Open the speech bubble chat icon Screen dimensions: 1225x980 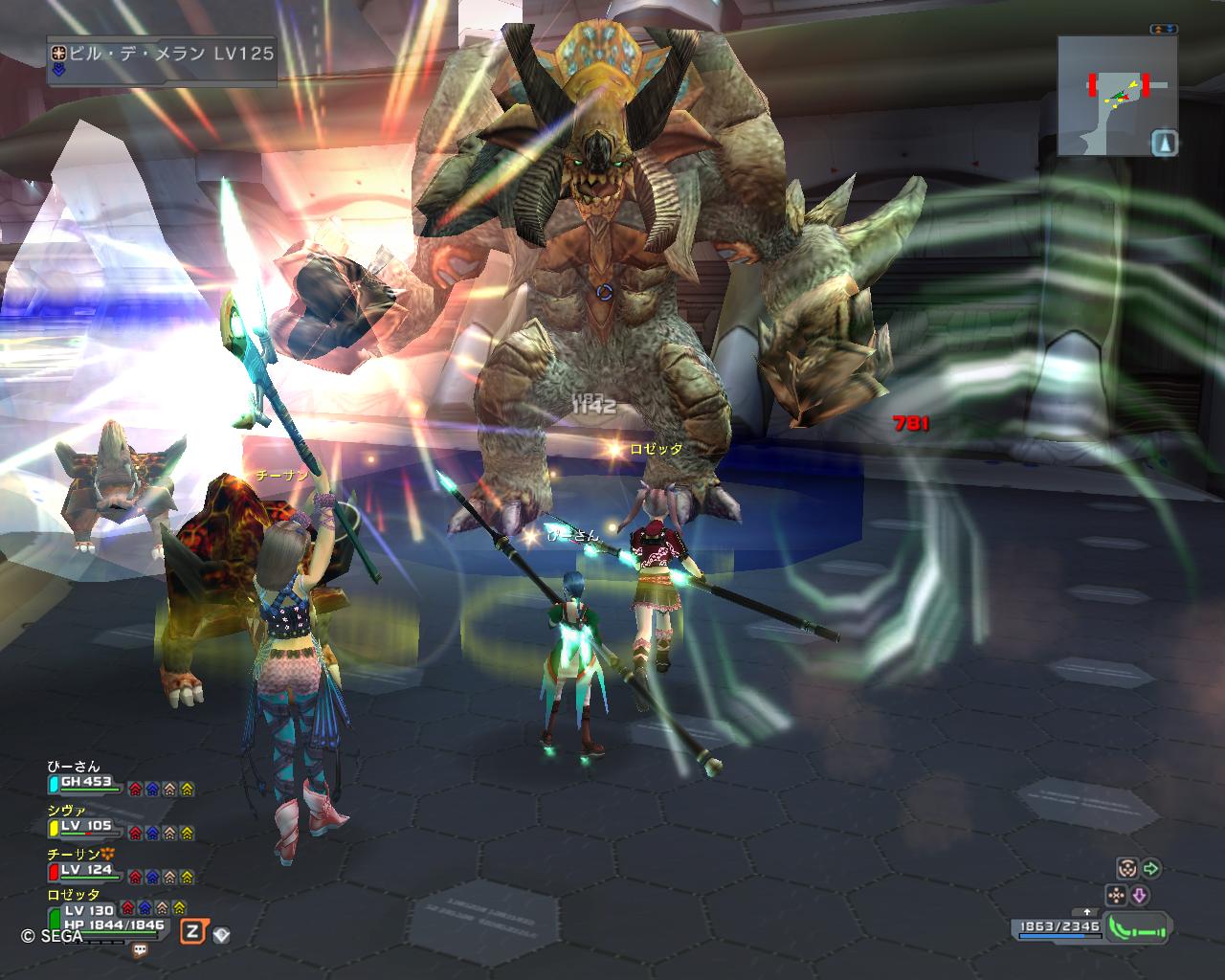141,949
